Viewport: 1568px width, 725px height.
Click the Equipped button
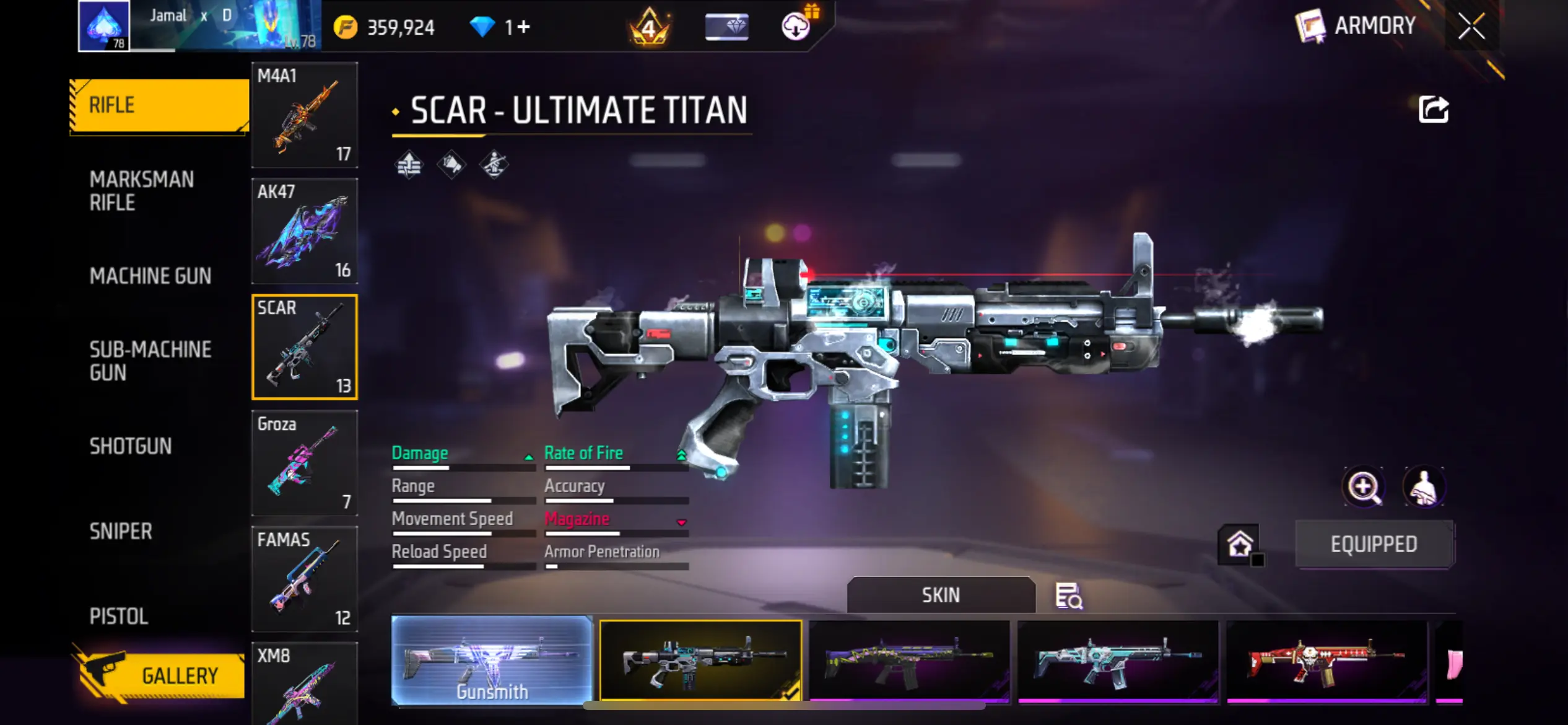pyautogui.click(x=1374, y=544)
